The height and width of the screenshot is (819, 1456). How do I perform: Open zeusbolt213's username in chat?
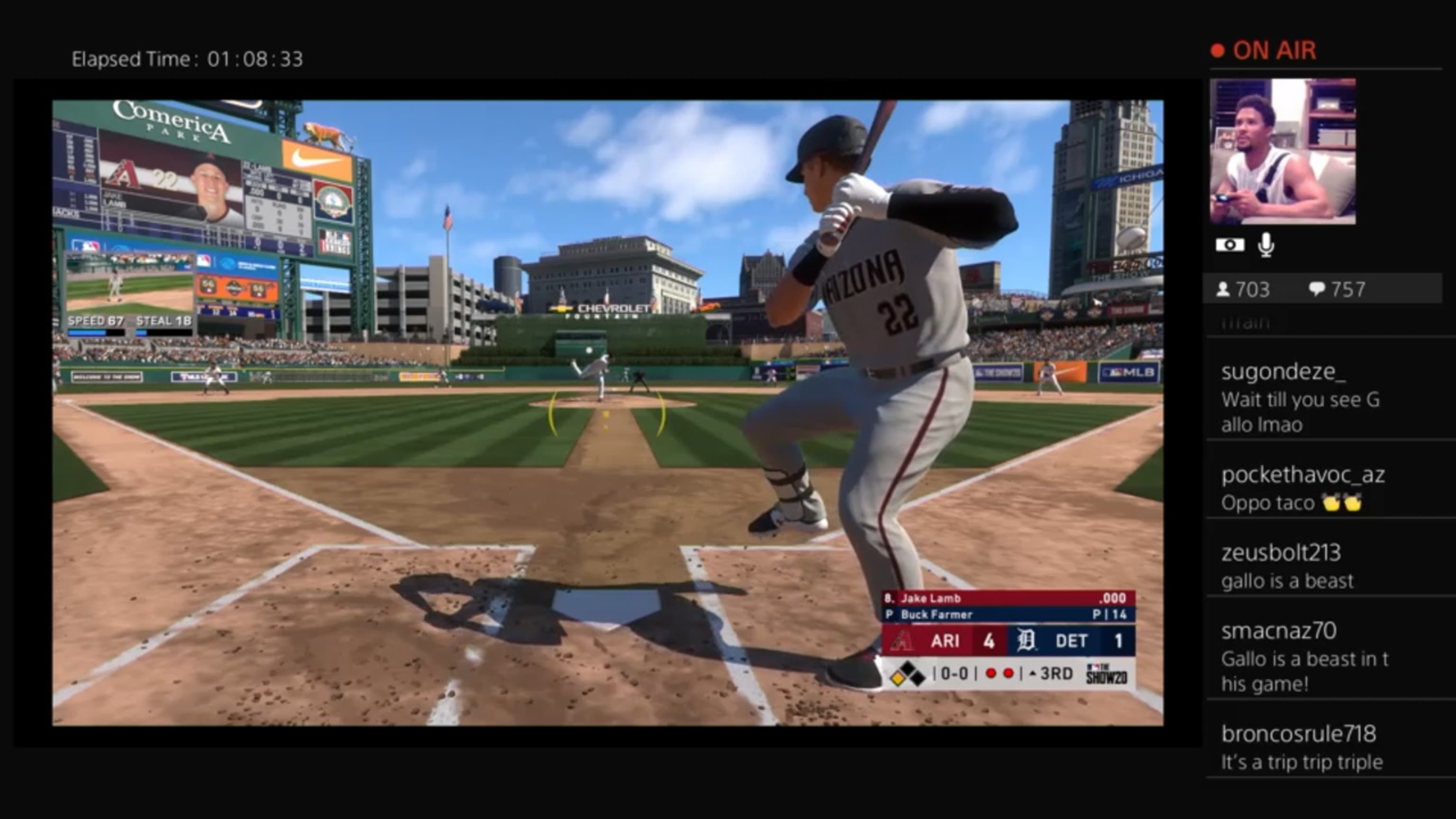tap(1283, 552)
